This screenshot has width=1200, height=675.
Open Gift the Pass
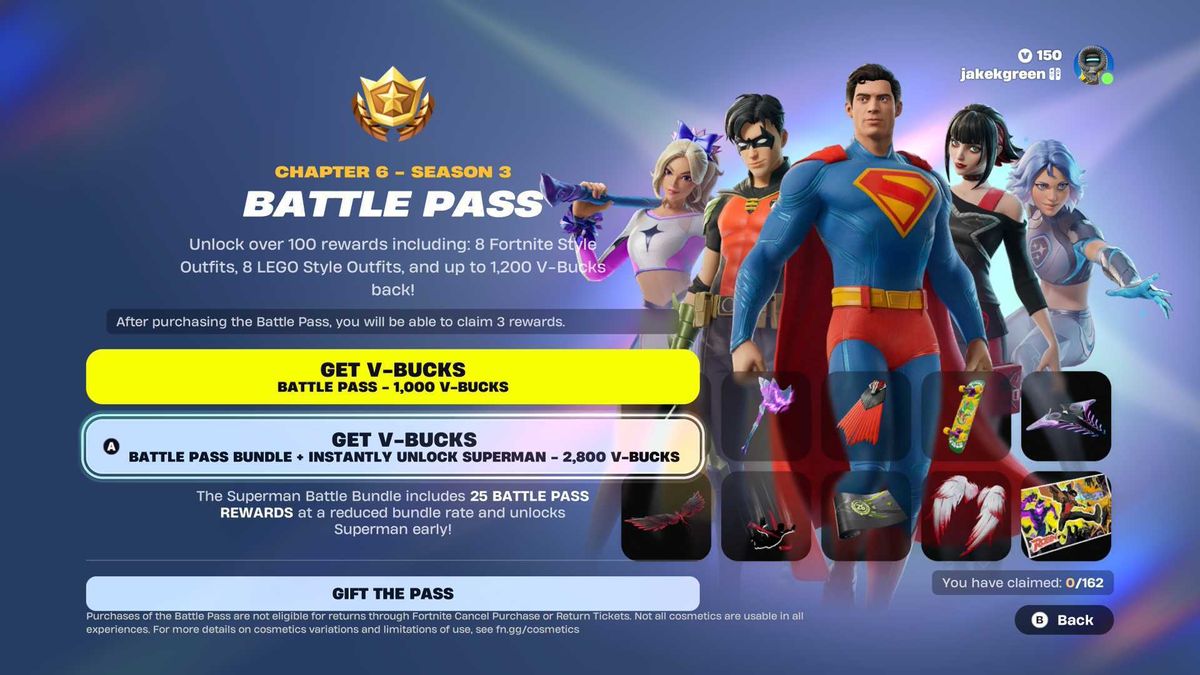pyautogui.click(x=392, y=593)
